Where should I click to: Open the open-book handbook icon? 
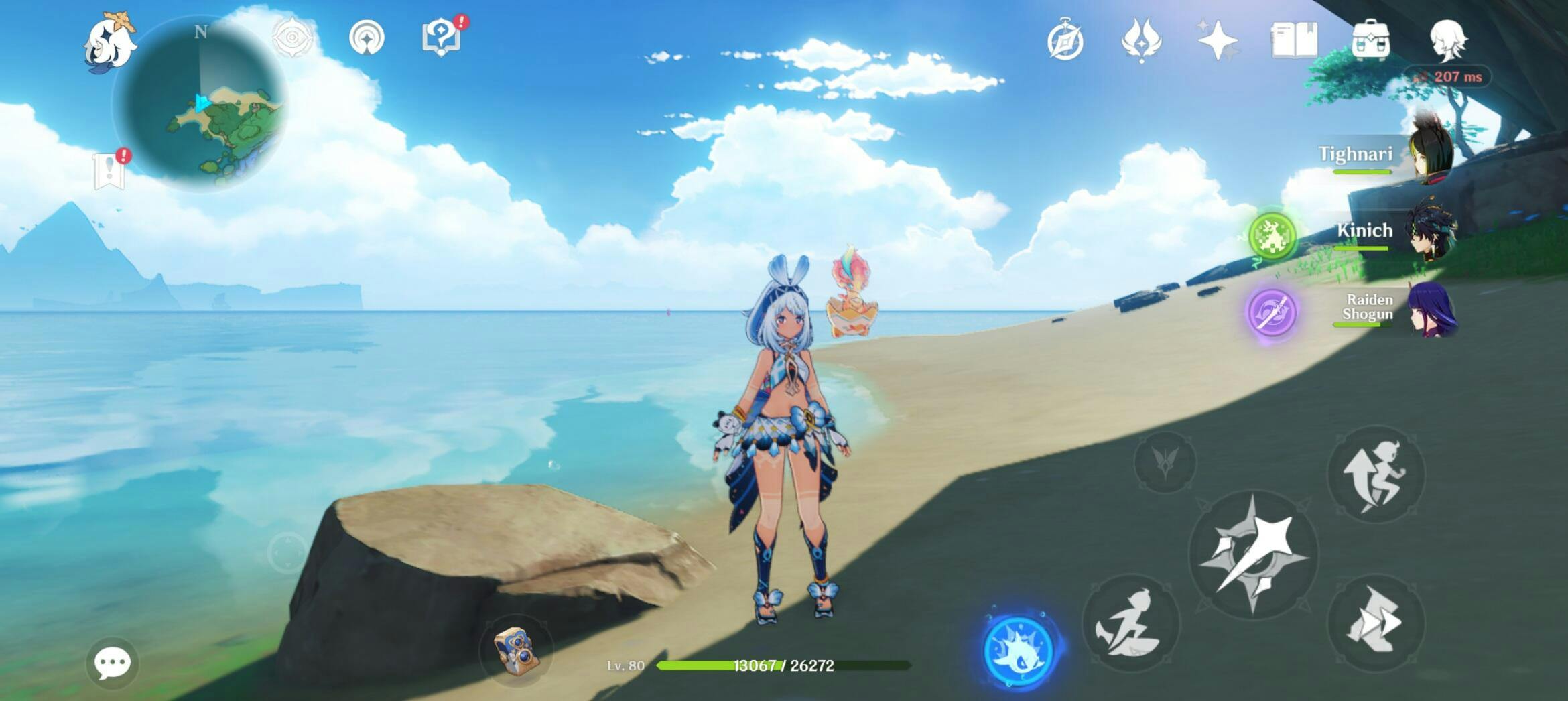(x=1294, y=40)
